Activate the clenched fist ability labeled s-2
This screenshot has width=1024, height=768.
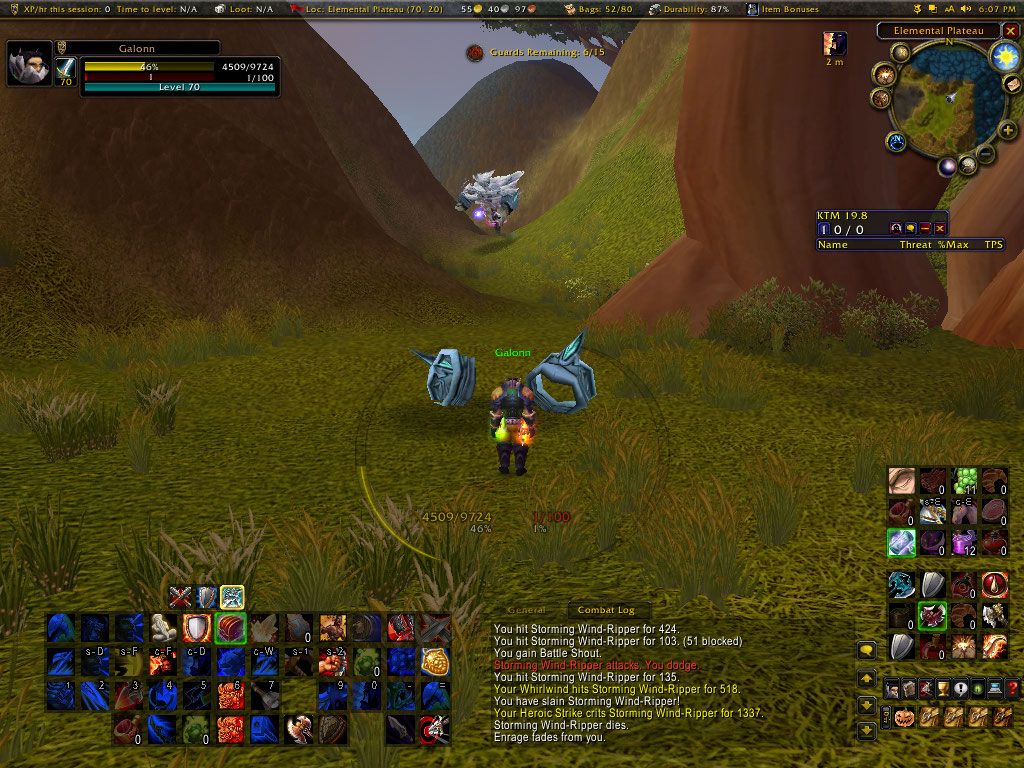coord(332,661)
